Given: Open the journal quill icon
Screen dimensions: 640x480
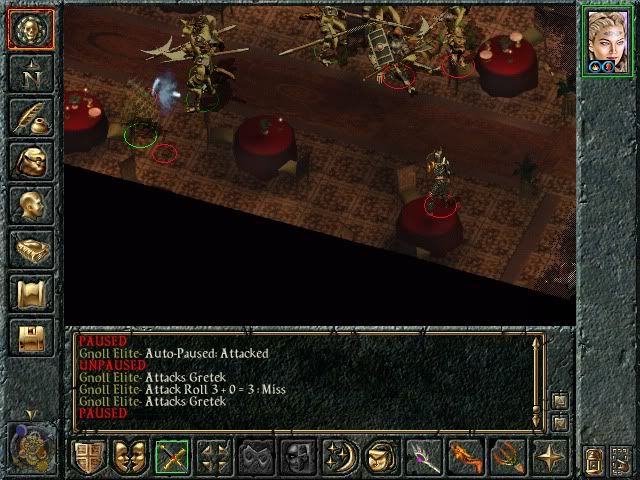Looking at the screenshot, I should click(30, 116).
